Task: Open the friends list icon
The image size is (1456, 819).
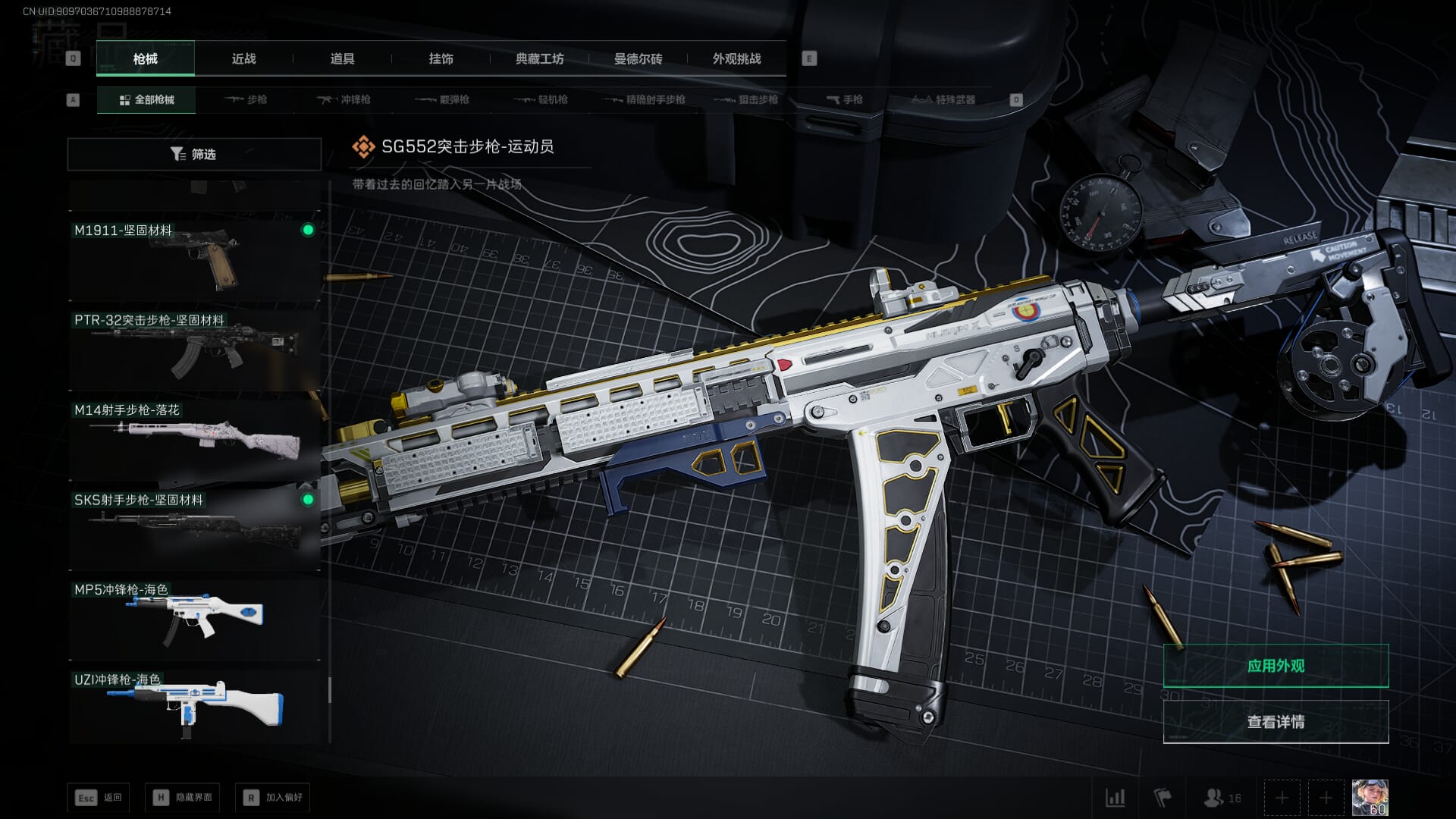Action: click(1222, 798)
